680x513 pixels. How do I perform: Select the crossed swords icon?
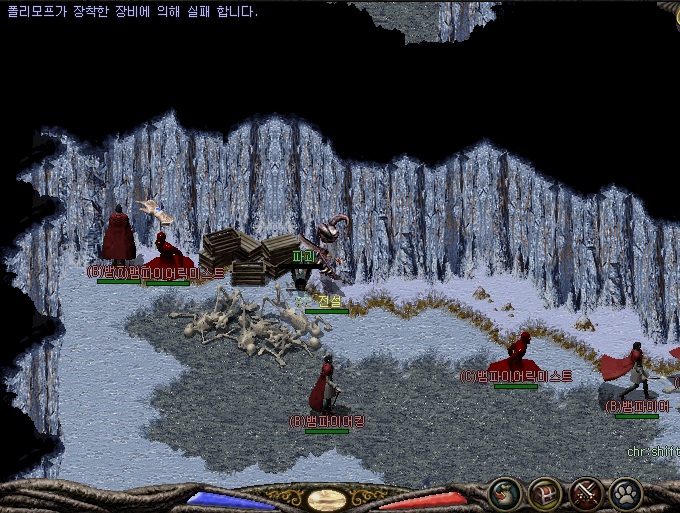tap(585, 494)
